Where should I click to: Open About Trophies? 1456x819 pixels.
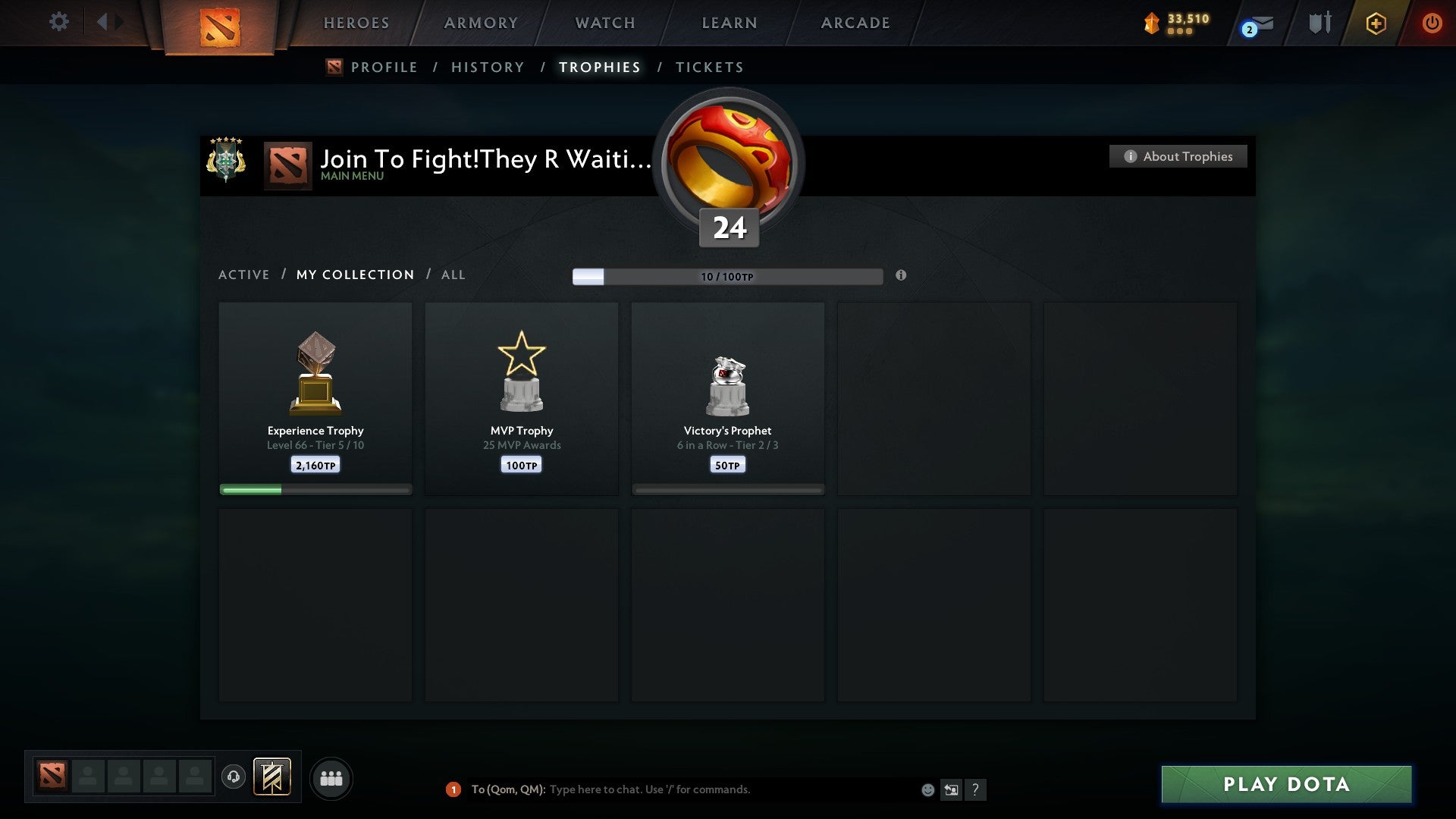point(1177,156)
